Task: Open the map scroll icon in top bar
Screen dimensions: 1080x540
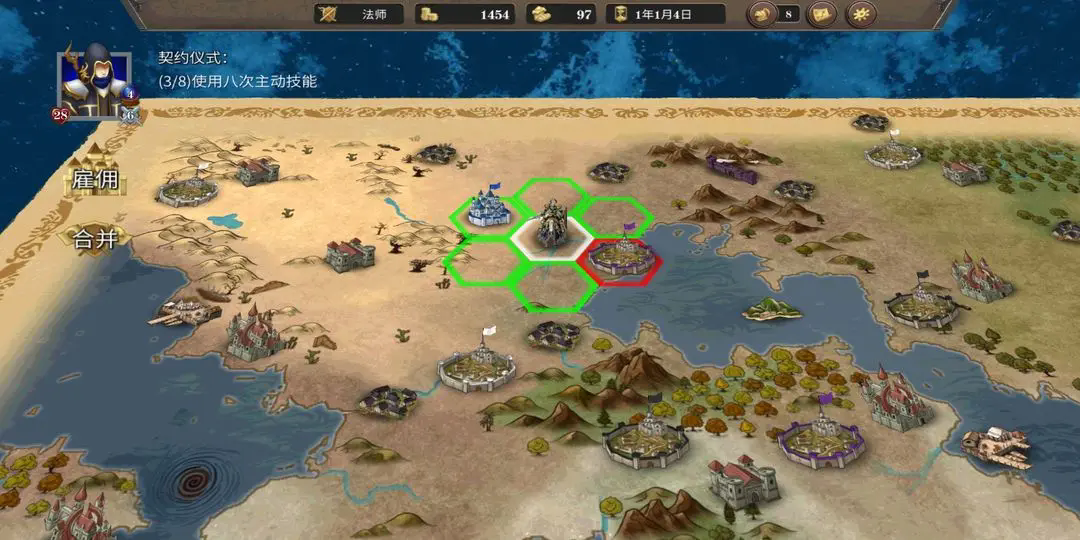Action: 822,14
